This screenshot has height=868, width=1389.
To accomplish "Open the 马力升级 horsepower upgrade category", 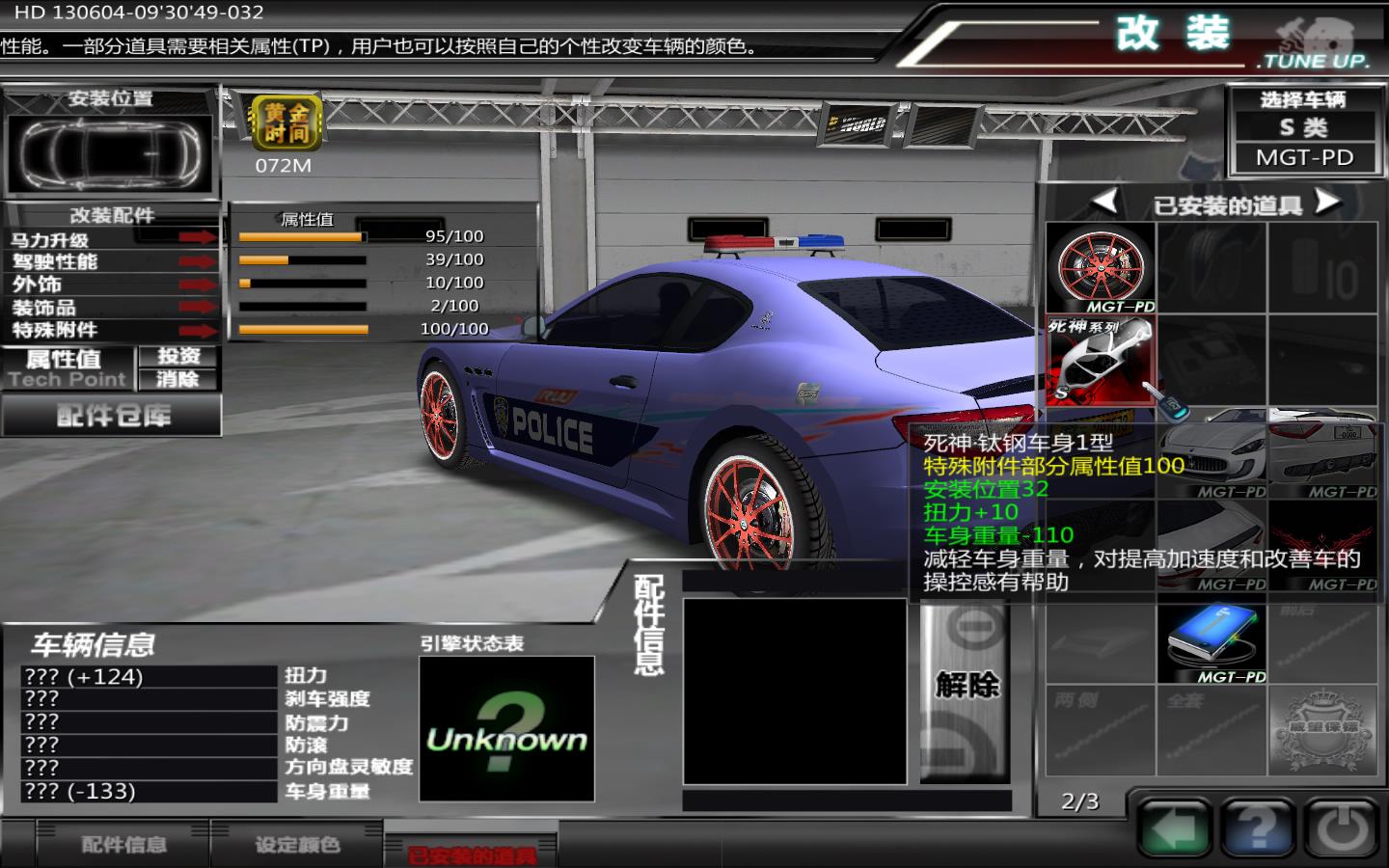I will pyautogui.click(x=111, y=239).
